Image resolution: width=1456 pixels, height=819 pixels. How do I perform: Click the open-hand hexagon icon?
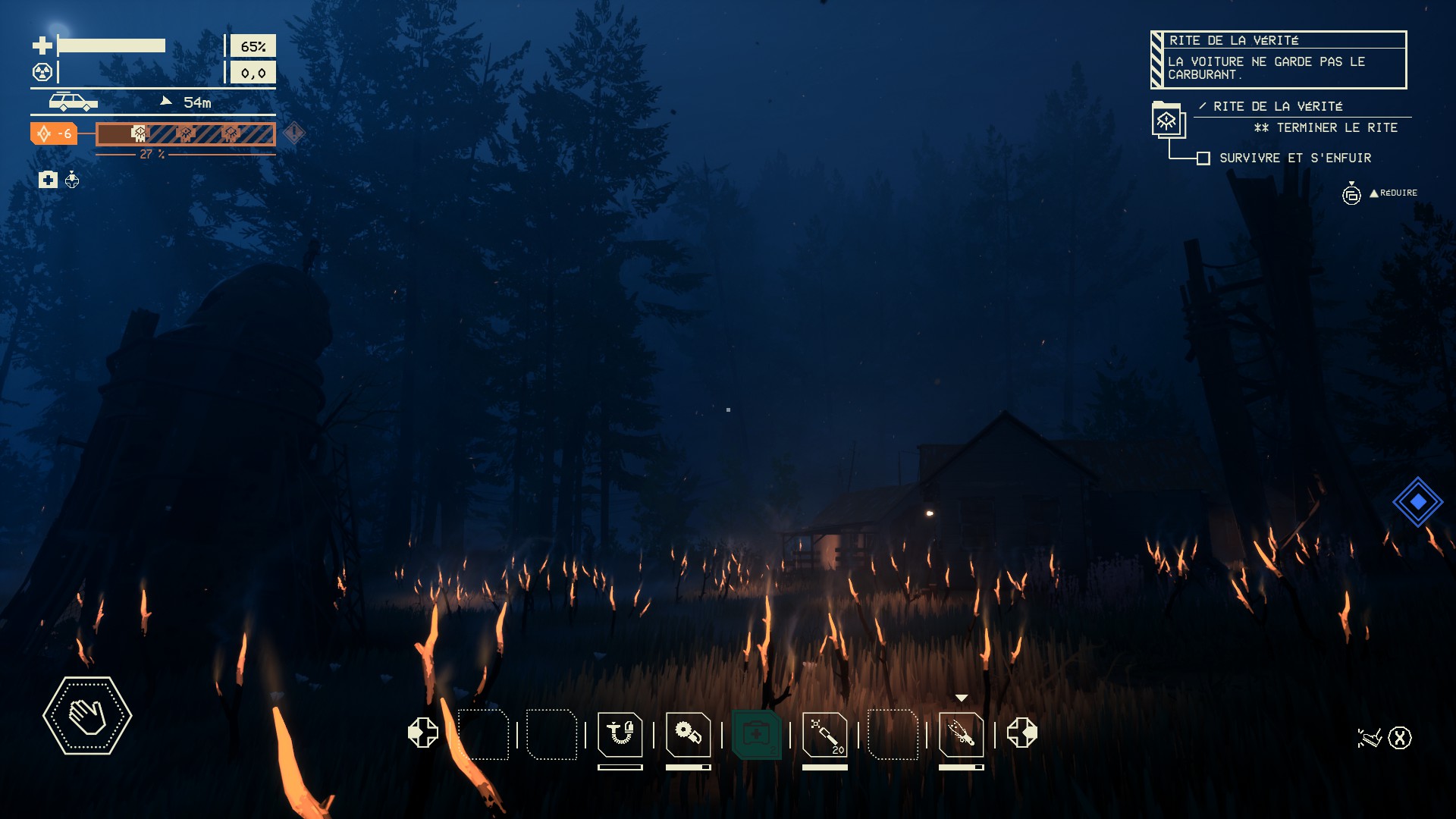click(x=87, y=716)
